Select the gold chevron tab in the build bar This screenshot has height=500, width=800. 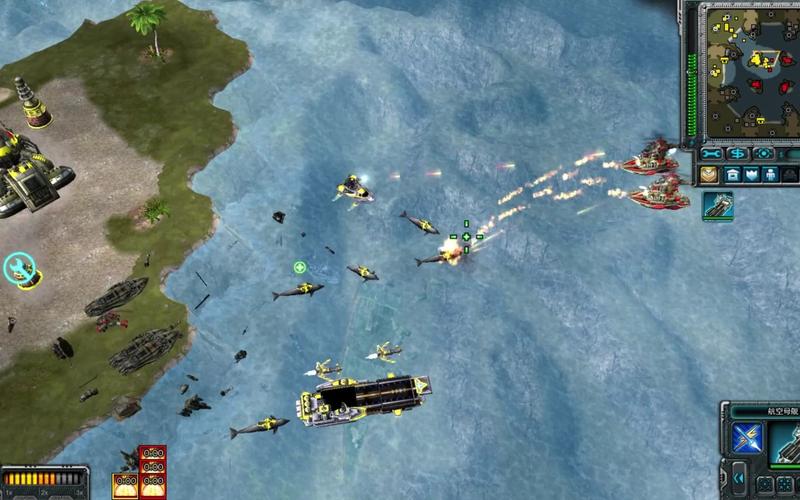(x=708, y=174)
